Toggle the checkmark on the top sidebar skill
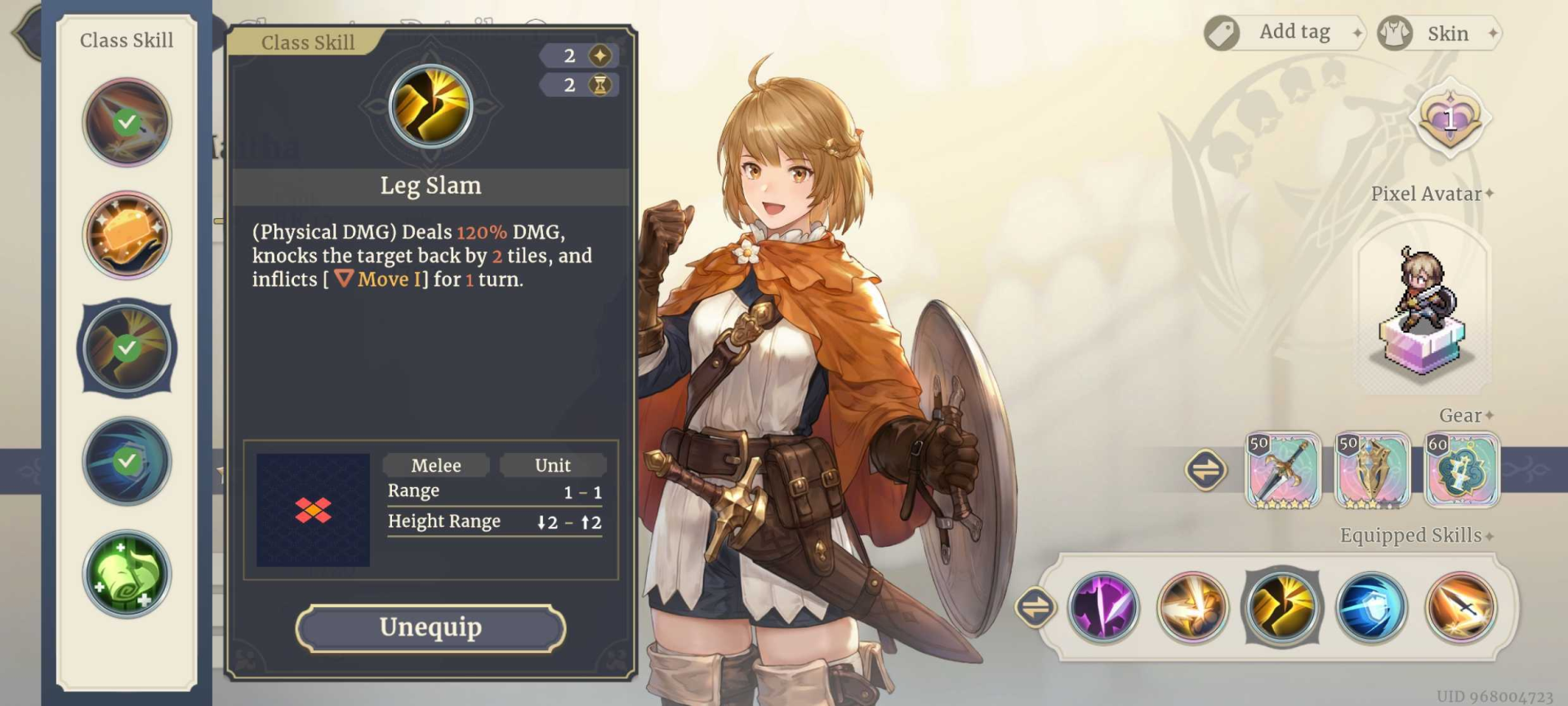Viewport: 1568px width, 706px height. click(x=127, y=121)
